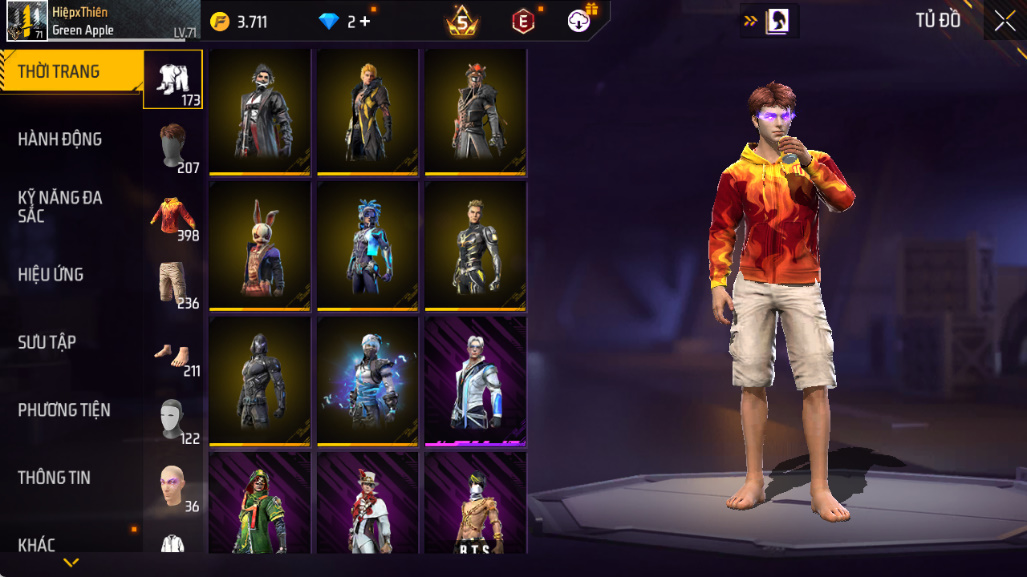Close the wardrobe with the X button
Viewport: 1027px width, 577px height.
coord(1004,20)
